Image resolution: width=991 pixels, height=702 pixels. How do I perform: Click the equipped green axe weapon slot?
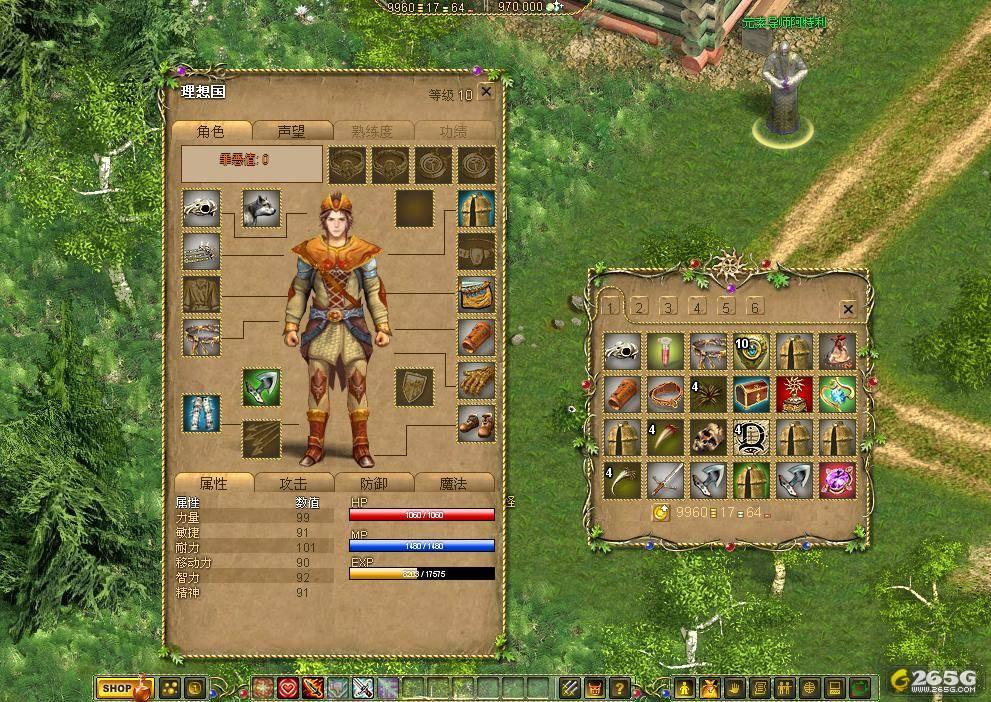coord(261,387)
